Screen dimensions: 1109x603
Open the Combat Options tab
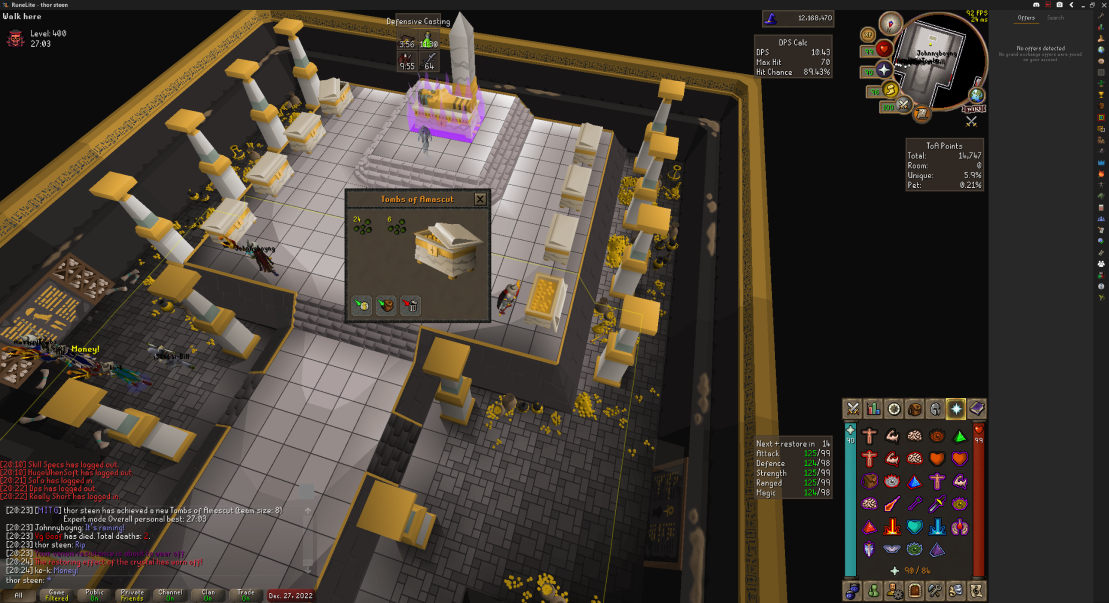pos(853,408)
